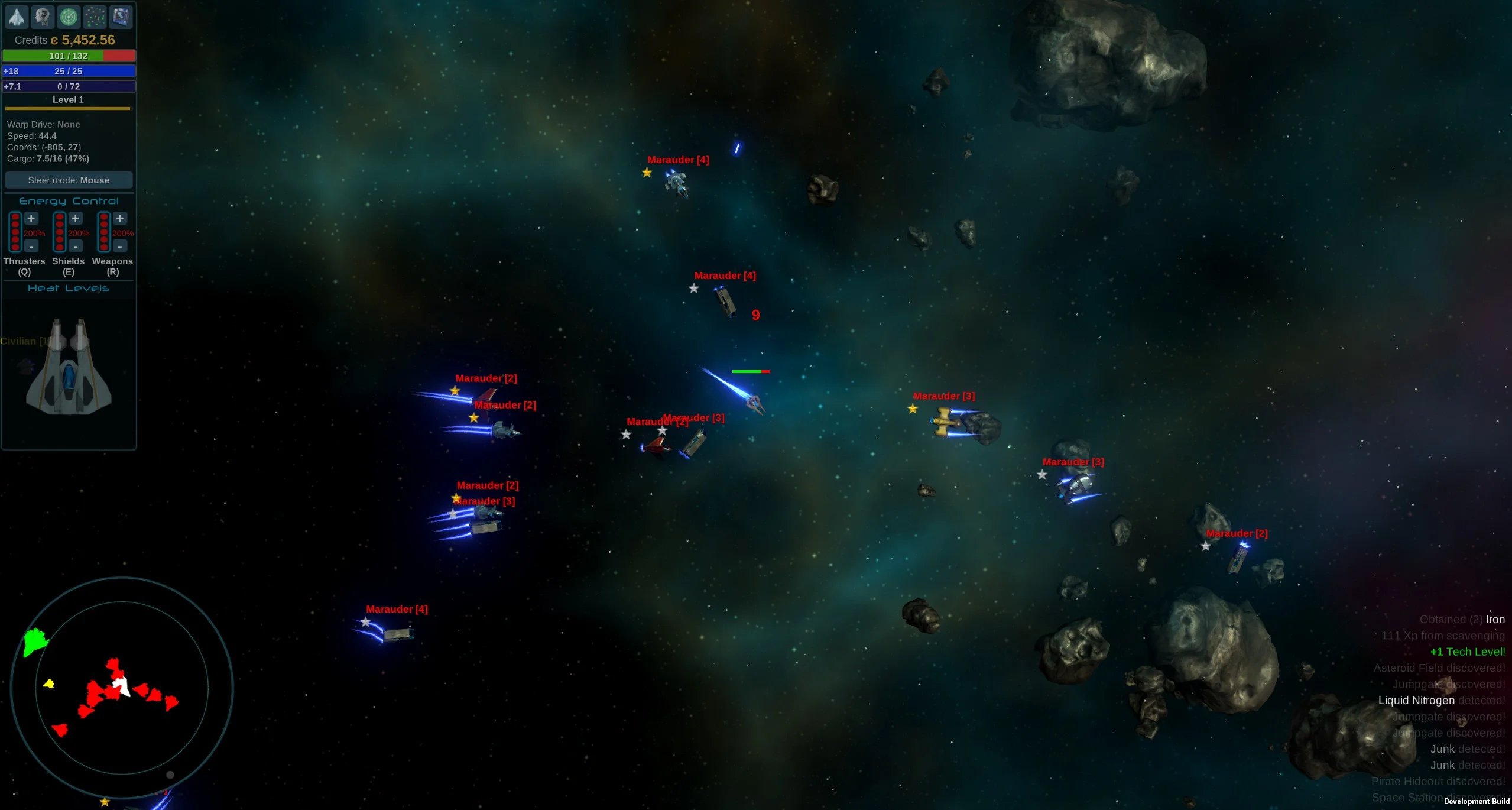The image size is (1512, 810).
Task: Toggle the Steer mode: Mouse button
Action: pyautogui.click(x=69, y=180)
